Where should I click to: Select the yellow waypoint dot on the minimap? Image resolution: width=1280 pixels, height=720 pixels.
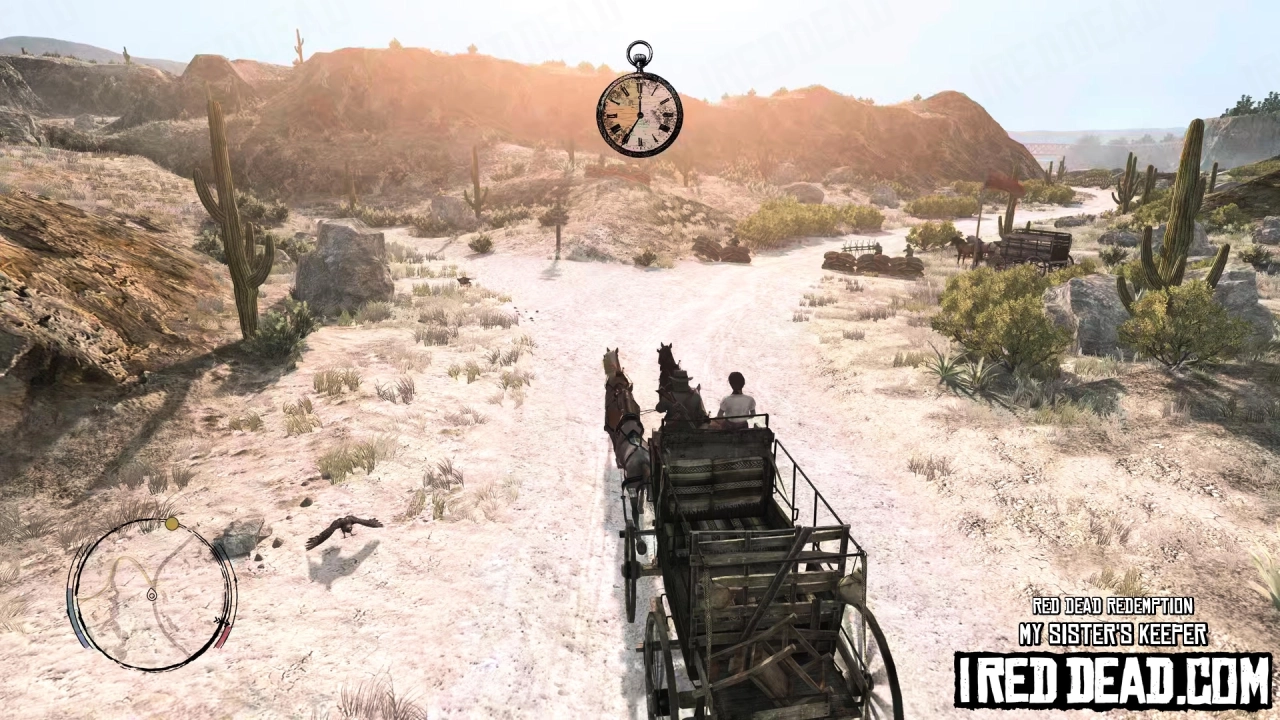pos(171,524)
